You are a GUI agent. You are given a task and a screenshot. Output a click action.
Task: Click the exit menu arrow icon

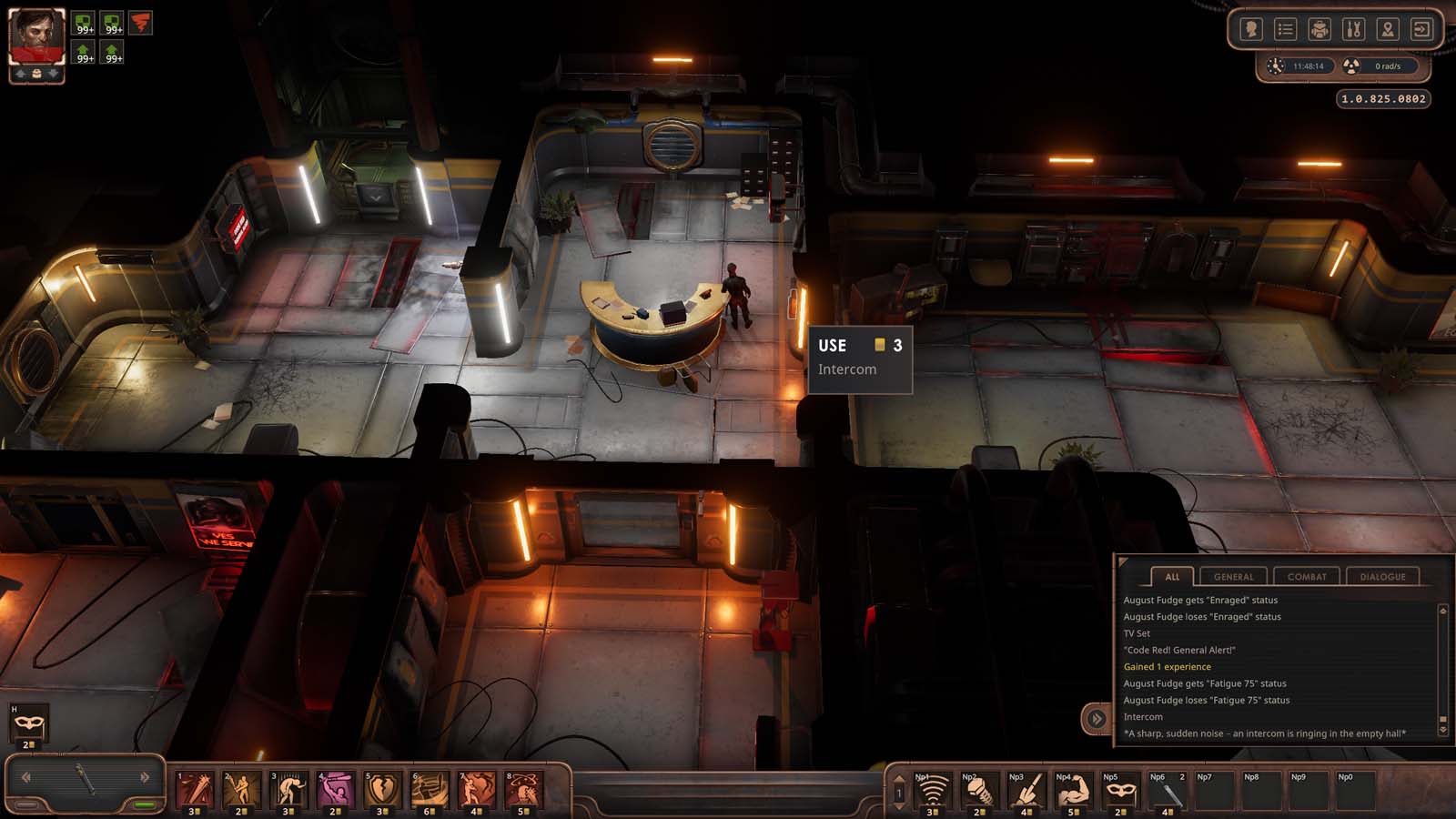[1421, 29]
